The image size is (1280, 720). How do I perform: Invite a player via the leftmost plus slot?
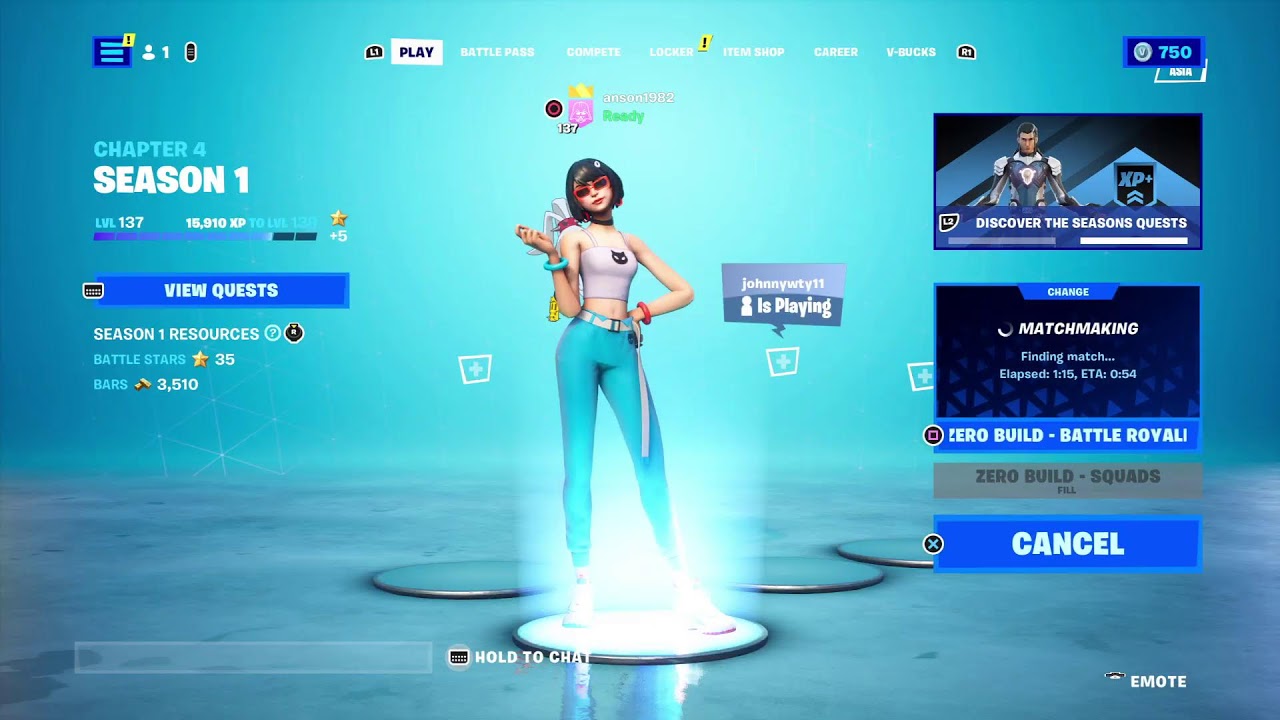(475, 370)
